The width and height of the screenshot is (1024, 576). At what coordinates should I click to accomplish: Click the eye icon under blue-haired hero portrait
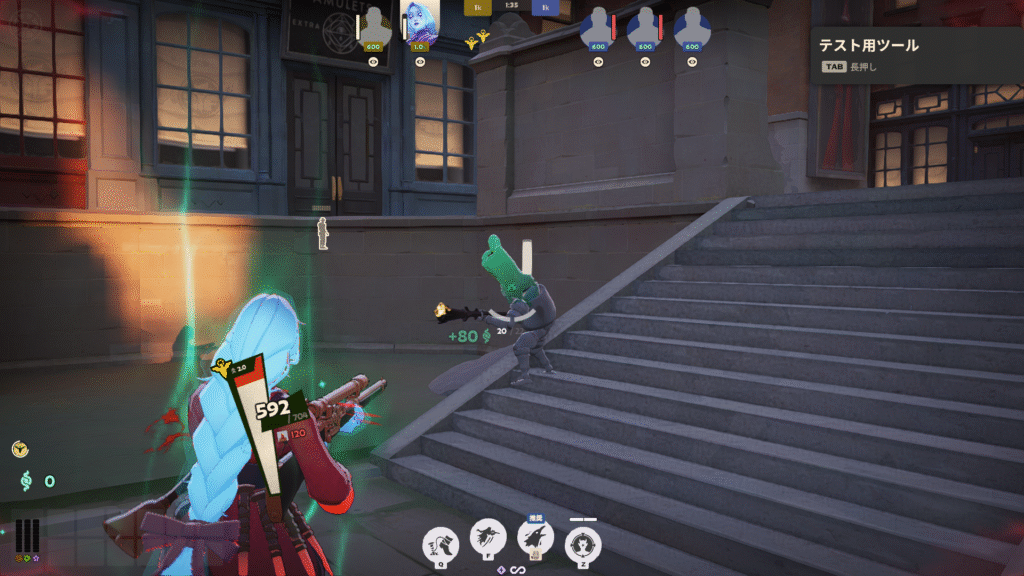pyautogui.click(x=420, y=62)
